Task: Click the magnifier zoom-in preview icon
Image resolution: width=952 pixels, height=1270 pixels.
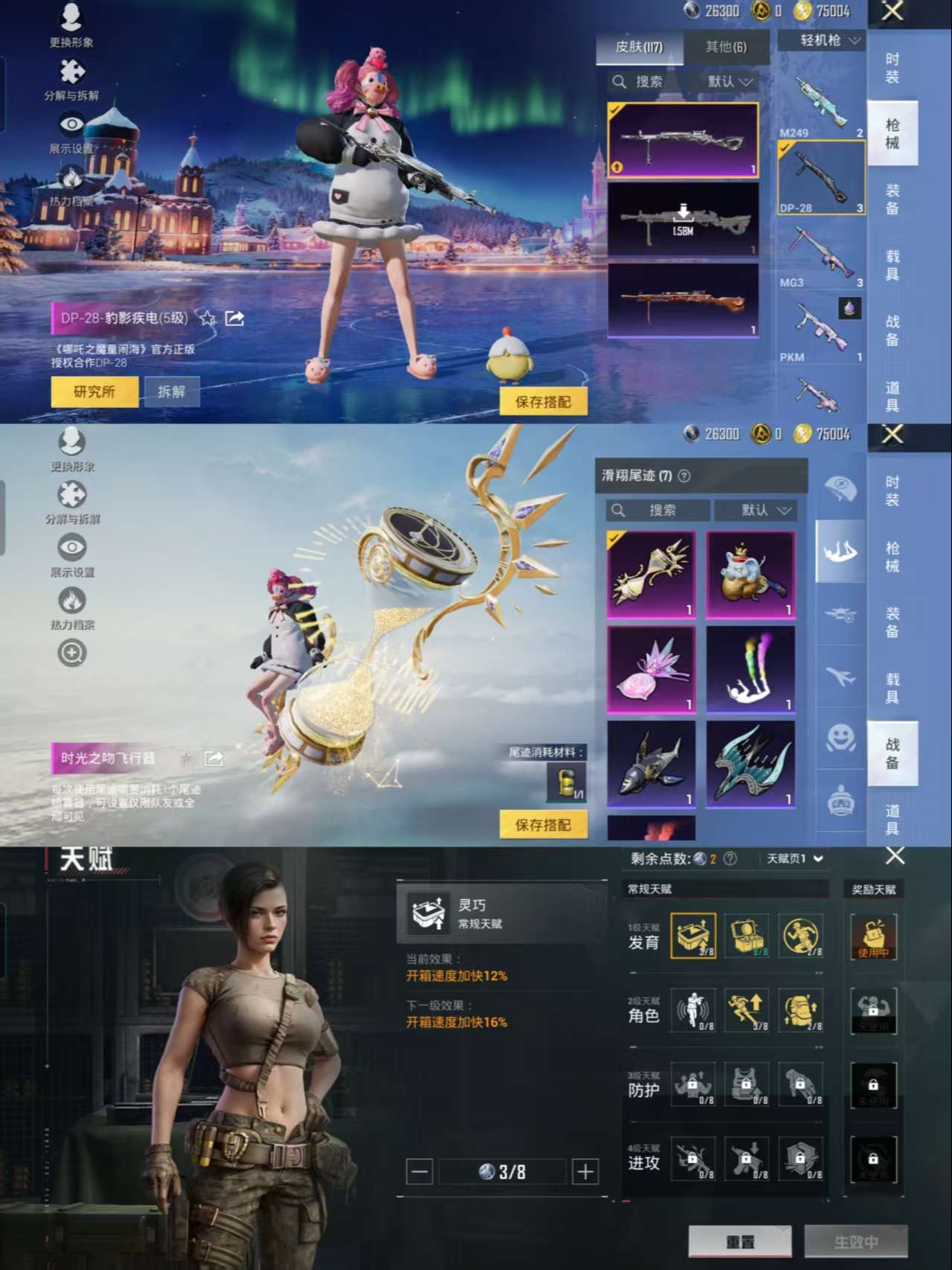Action: point(72,654)
